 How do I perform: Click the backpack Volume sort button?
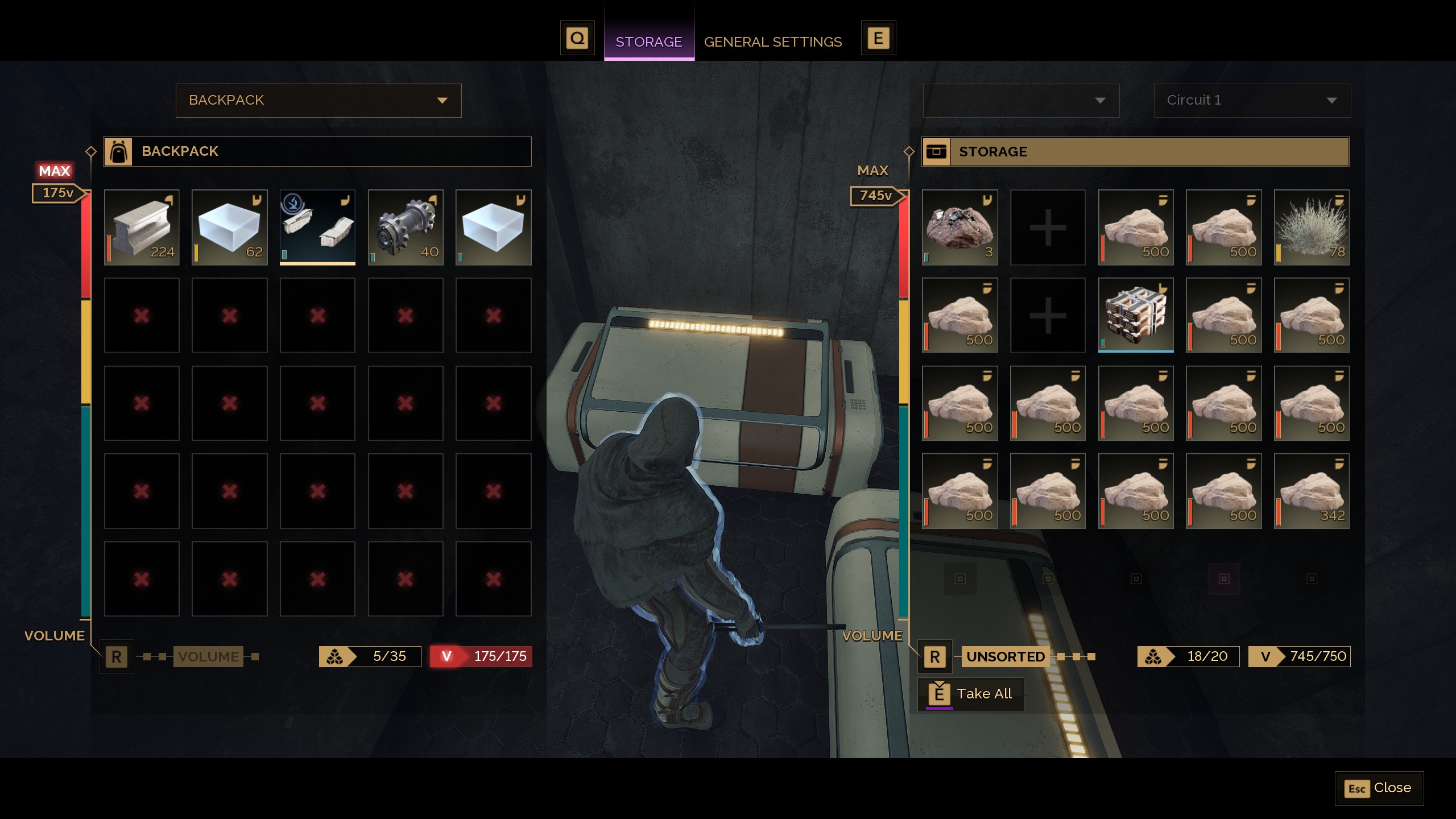click(x=208, y=656)
